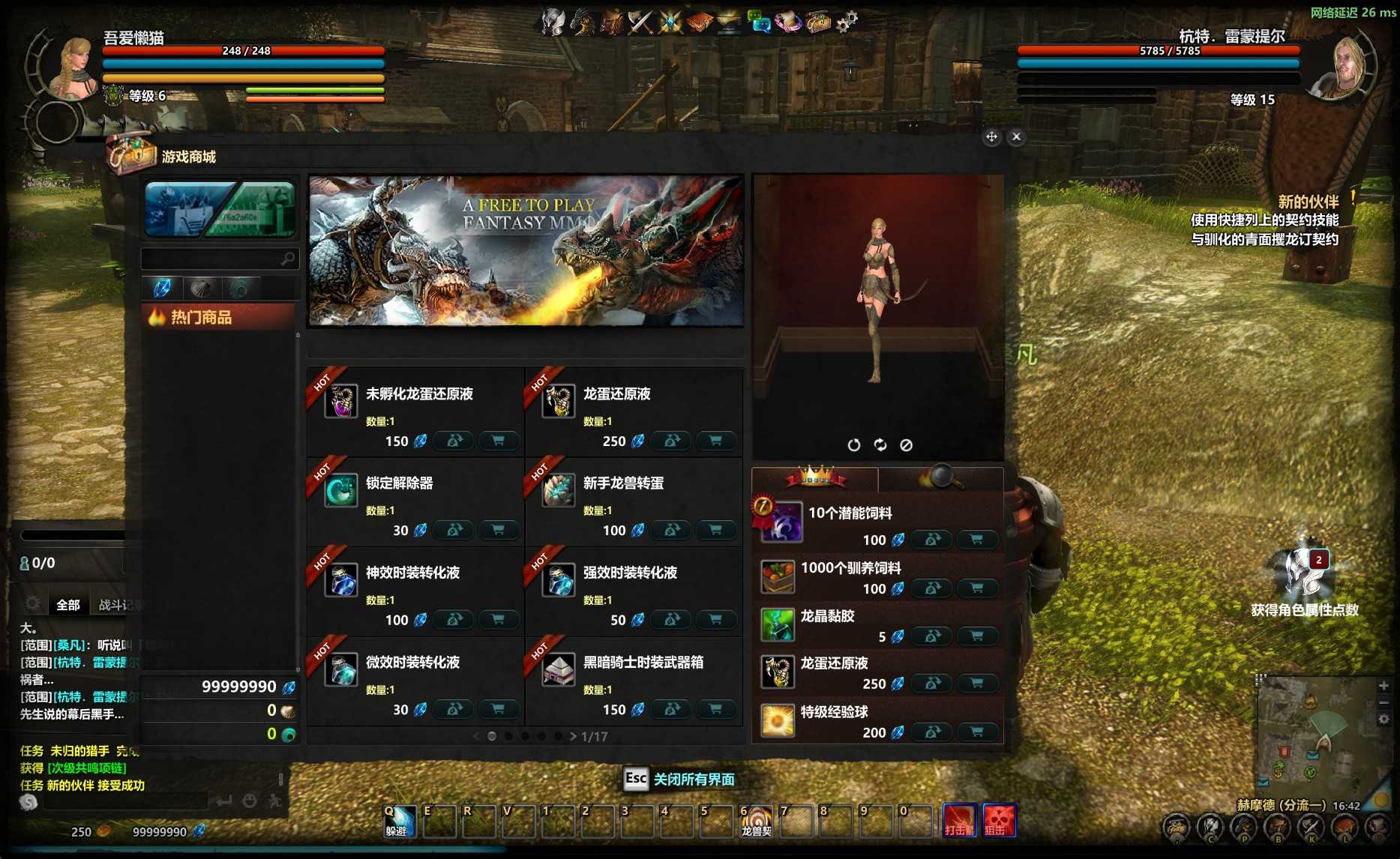Screen dimensions: 1400x859
Task: Add 黑暗骑士时装武器箱 to the cart
Action: pos(715,709)
